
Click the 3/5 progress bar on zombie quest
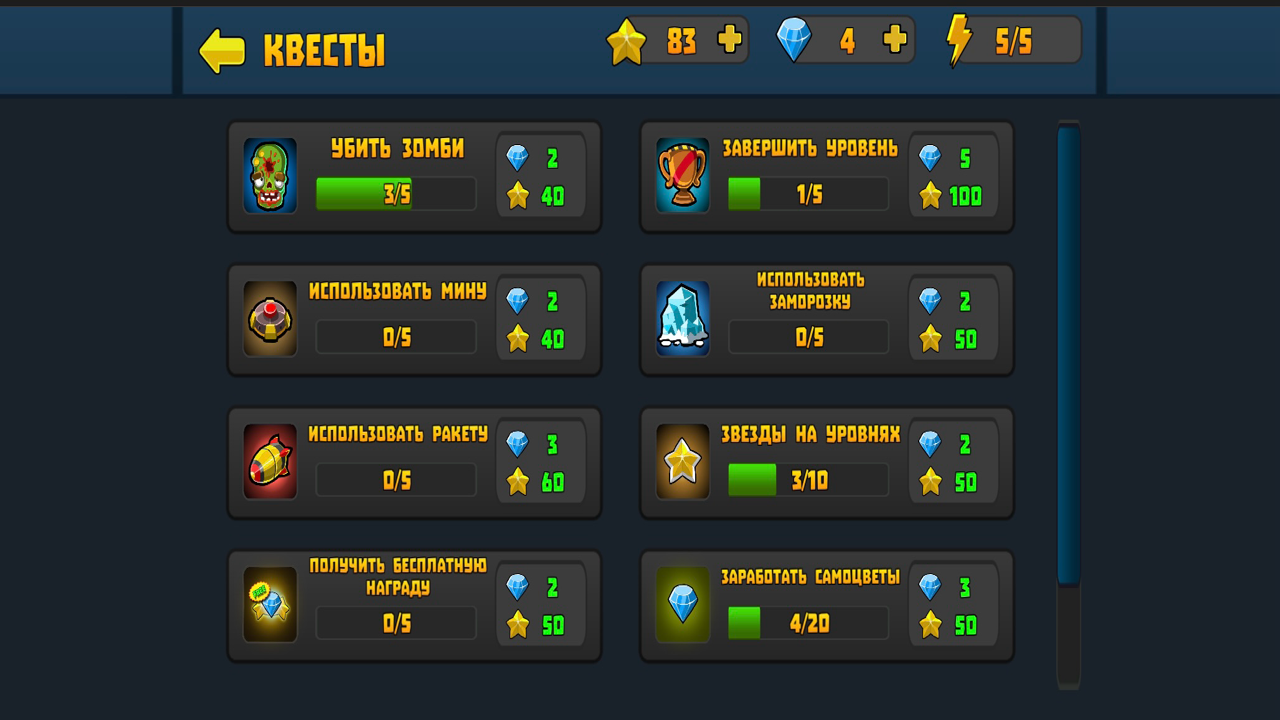[x=395, y=193]
